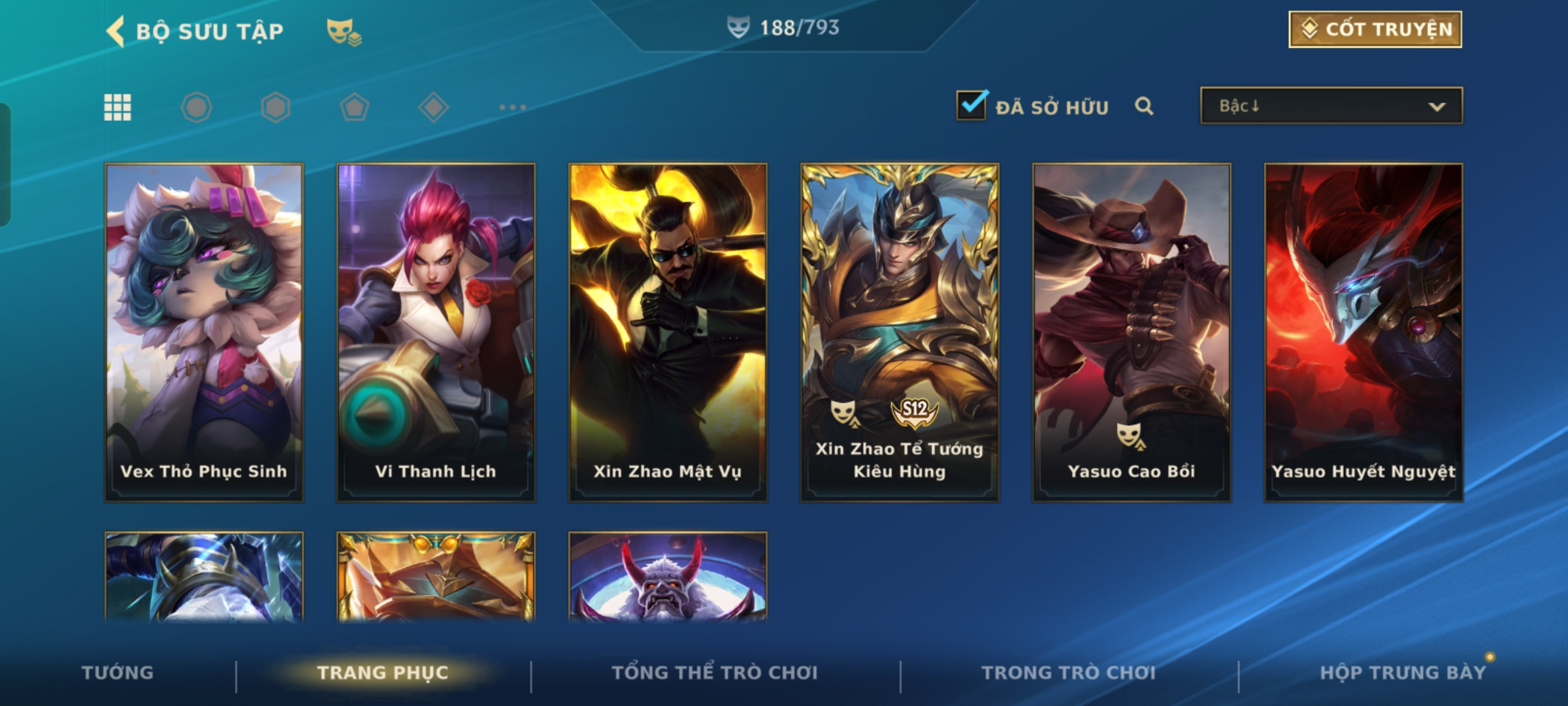Open the Bậc sort dropdown

tap(1331, 106)
